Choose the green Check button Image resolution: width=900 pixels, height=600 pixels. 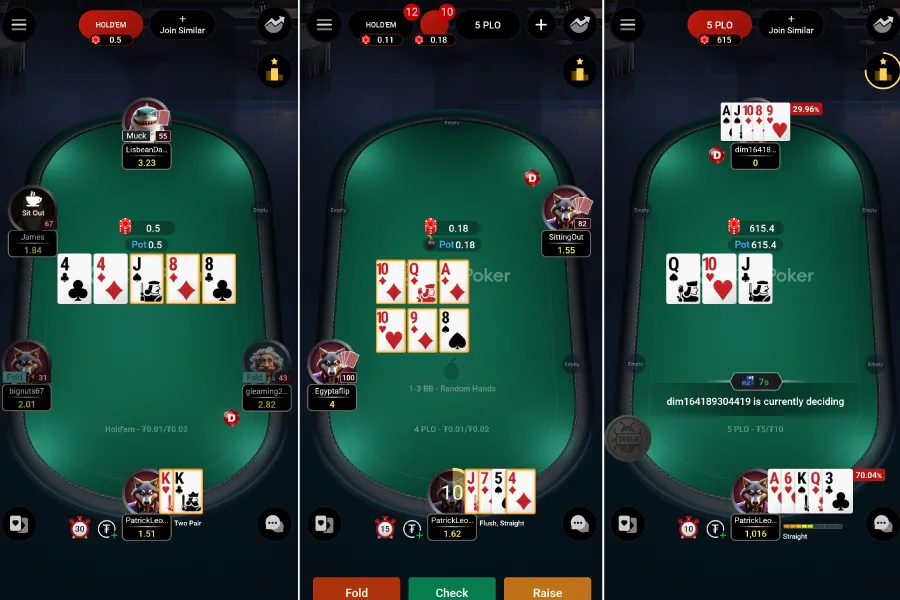(x=451, y=591)
